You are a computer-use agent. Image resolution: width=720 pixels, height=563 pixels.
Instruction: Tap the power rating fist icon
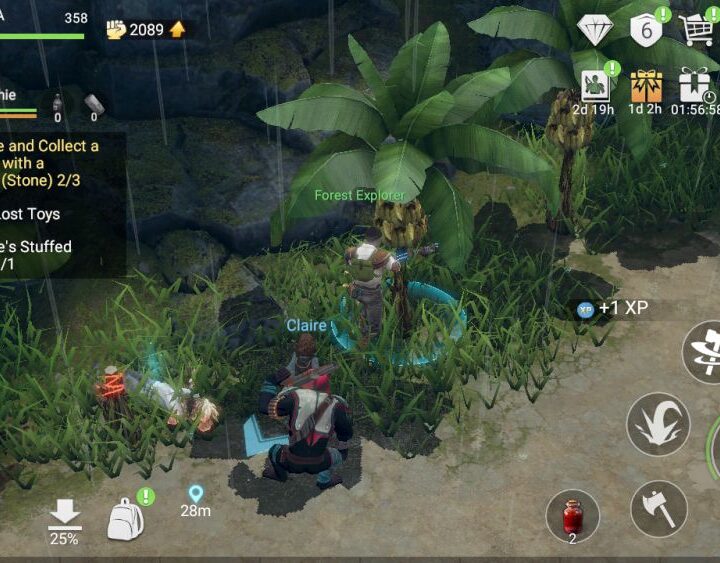116,29
